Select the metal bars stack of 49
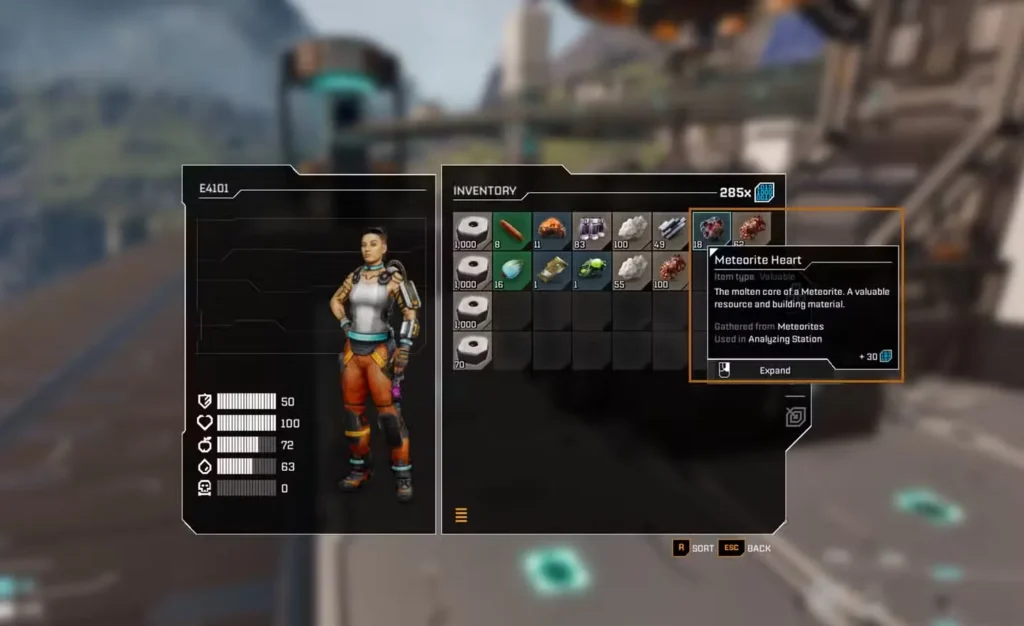The height and width of the screenshot is (626, 1024). click(671, 231)
